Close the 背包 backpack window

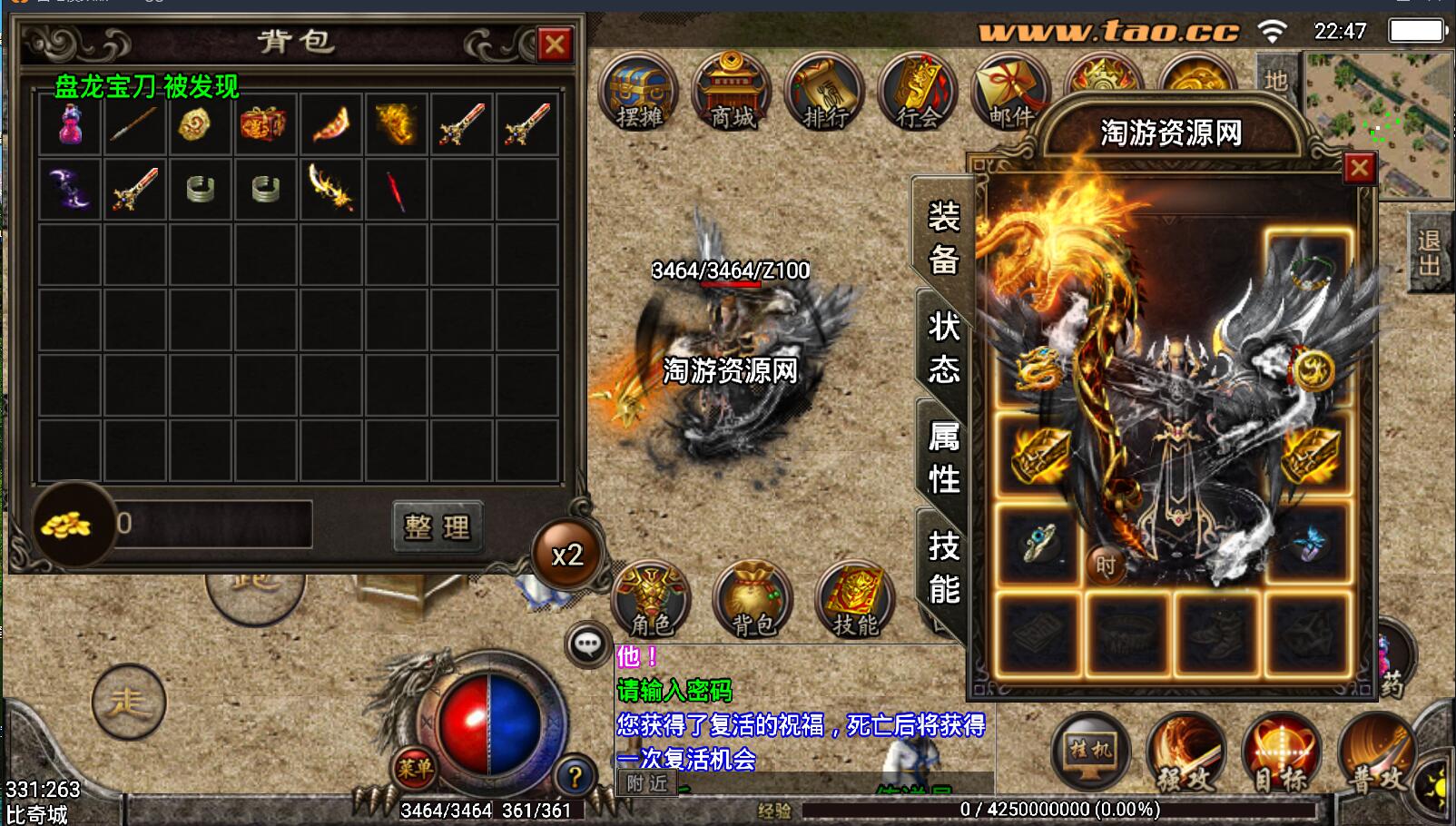click(554, 44)
